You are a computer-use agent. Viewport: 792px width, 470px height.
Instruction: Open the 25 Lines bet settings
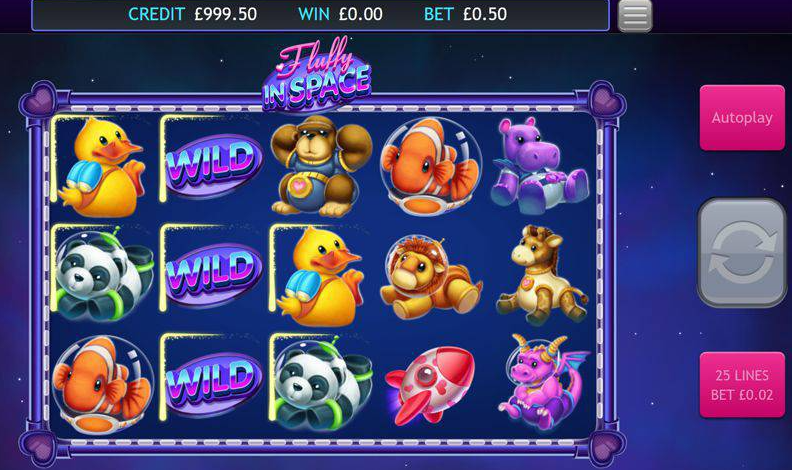click(x=741, y=384)
